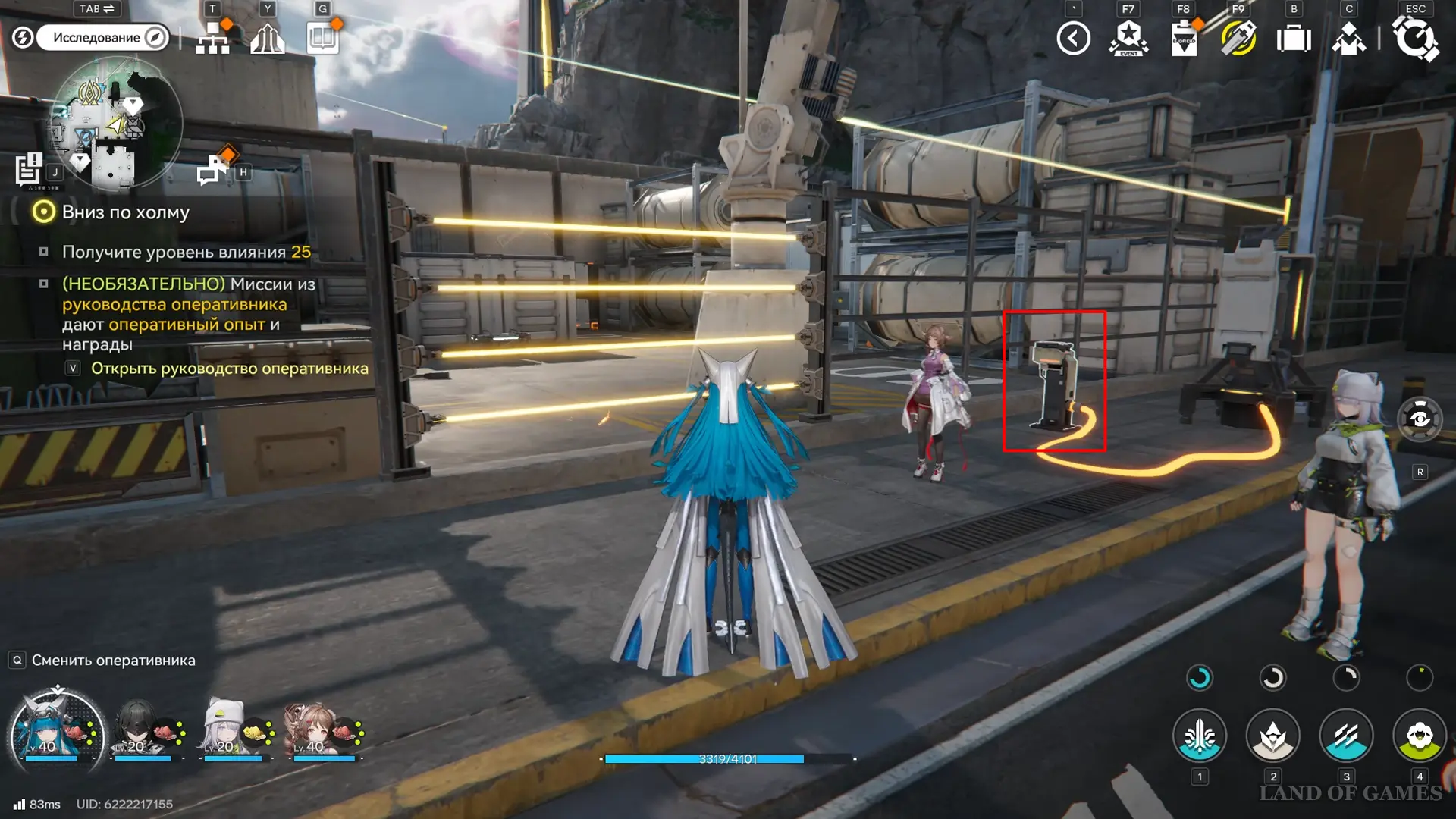Screen dimensions: 1456x819
Task: Open the book guide icon
Action: 323,38
